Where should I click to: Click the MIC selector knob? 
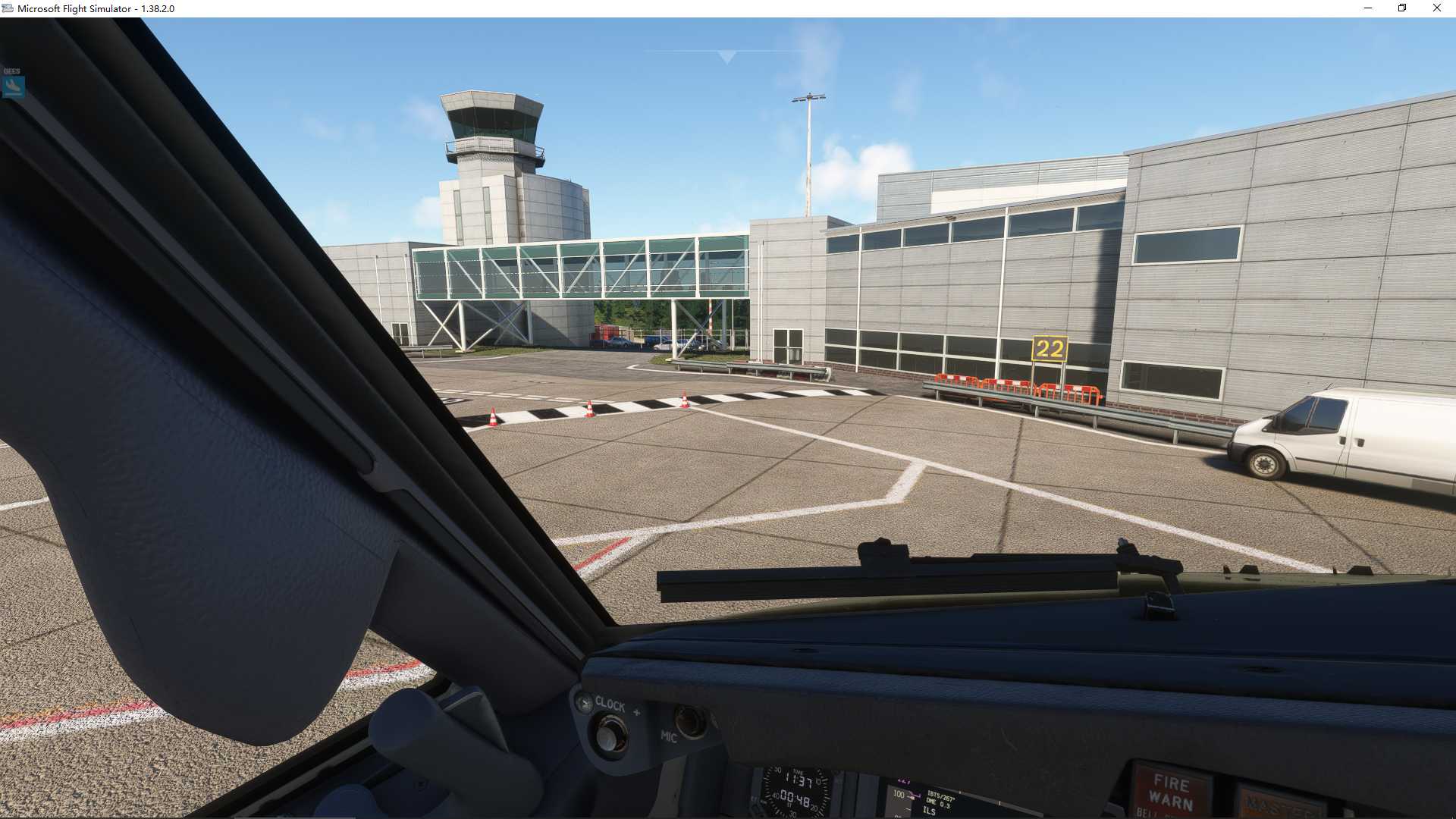[x=692, y=723]
